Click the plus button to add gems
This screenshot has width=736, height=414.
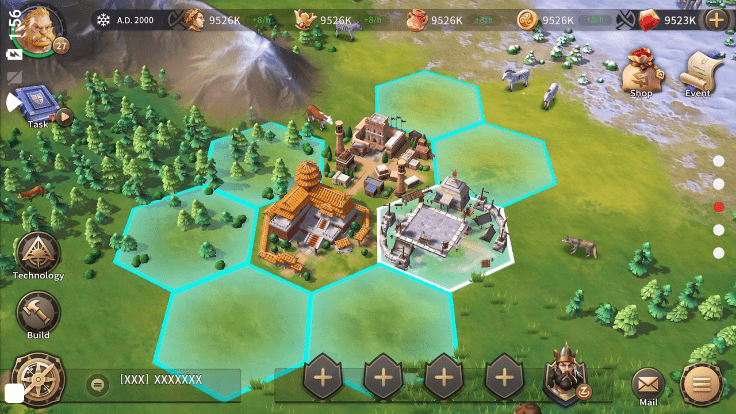click(716, 19)
